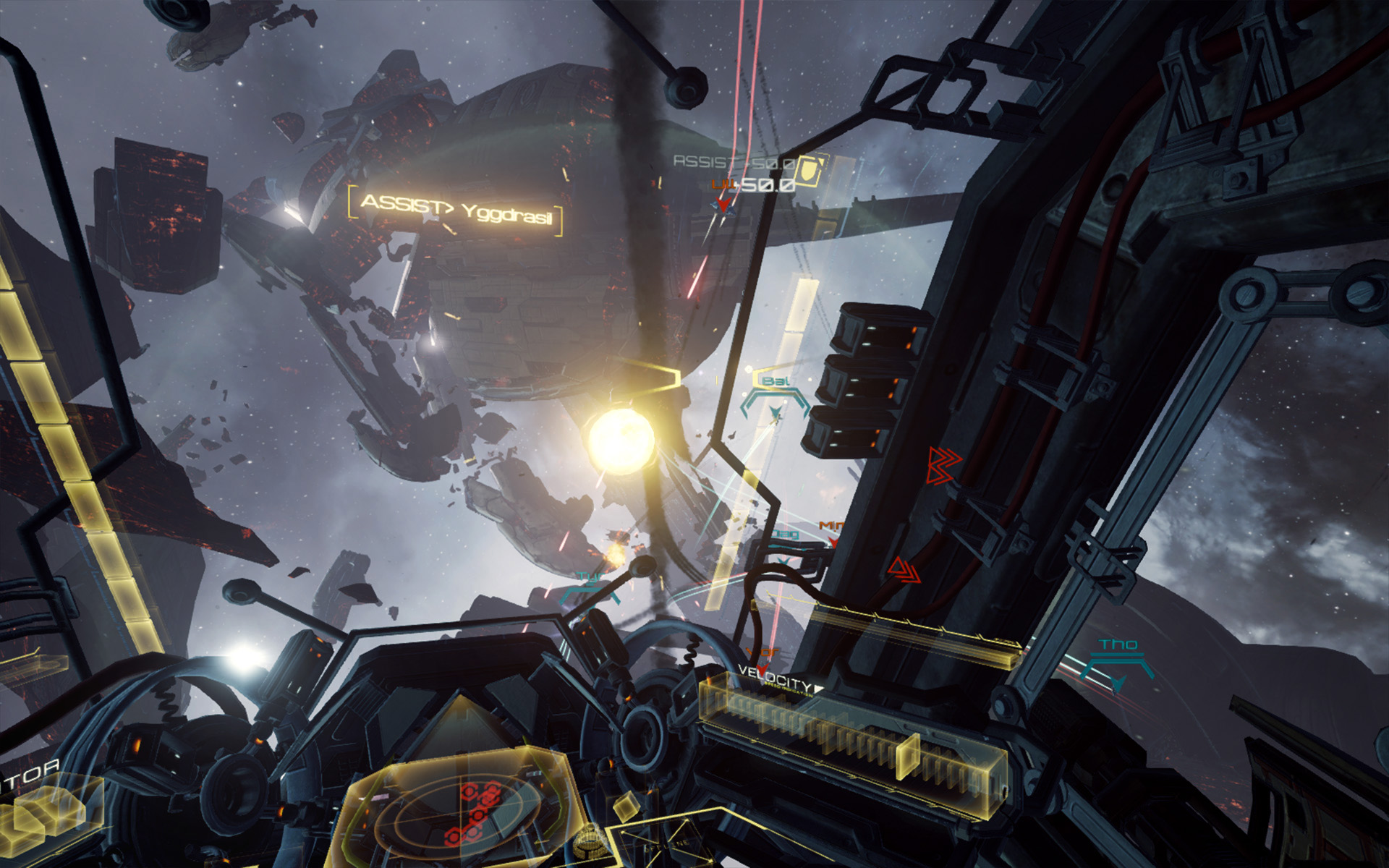The height and width of the screenshot is (868, 1389).
Task: Click the Tho wingman ship icon on the right
Action: 1118,681
